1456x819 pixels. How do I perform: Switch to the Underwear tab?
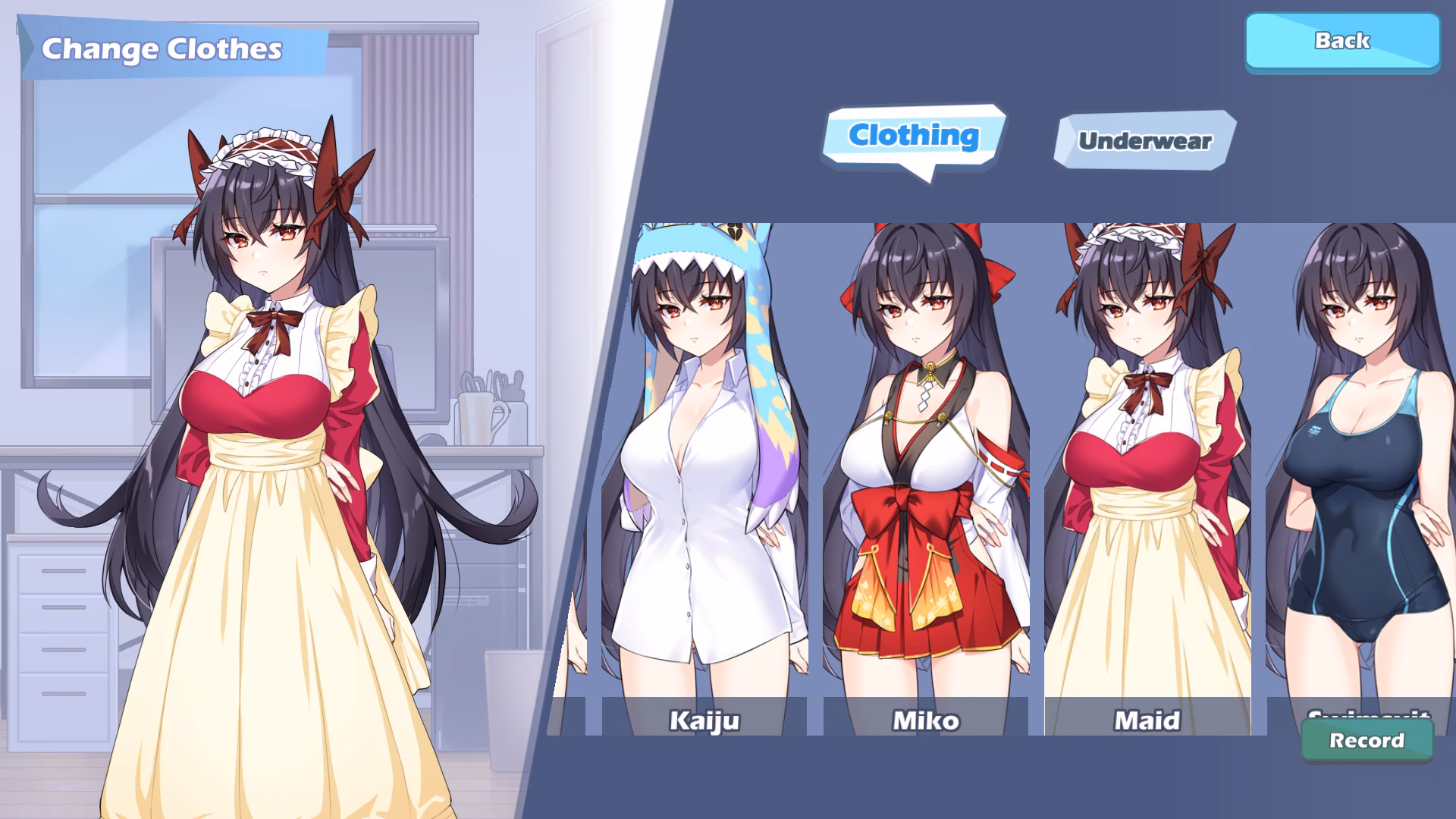(1145, 140)
